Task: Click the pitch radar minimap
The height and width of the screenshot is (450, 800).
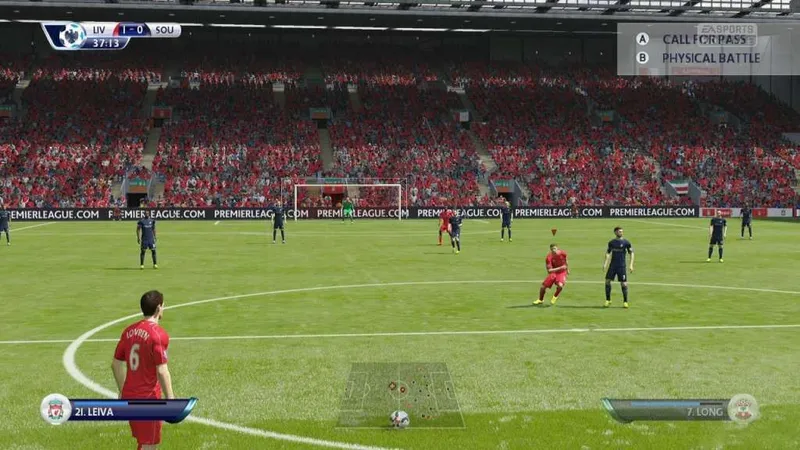Action: pyautogui.click(x=400, y=394)
